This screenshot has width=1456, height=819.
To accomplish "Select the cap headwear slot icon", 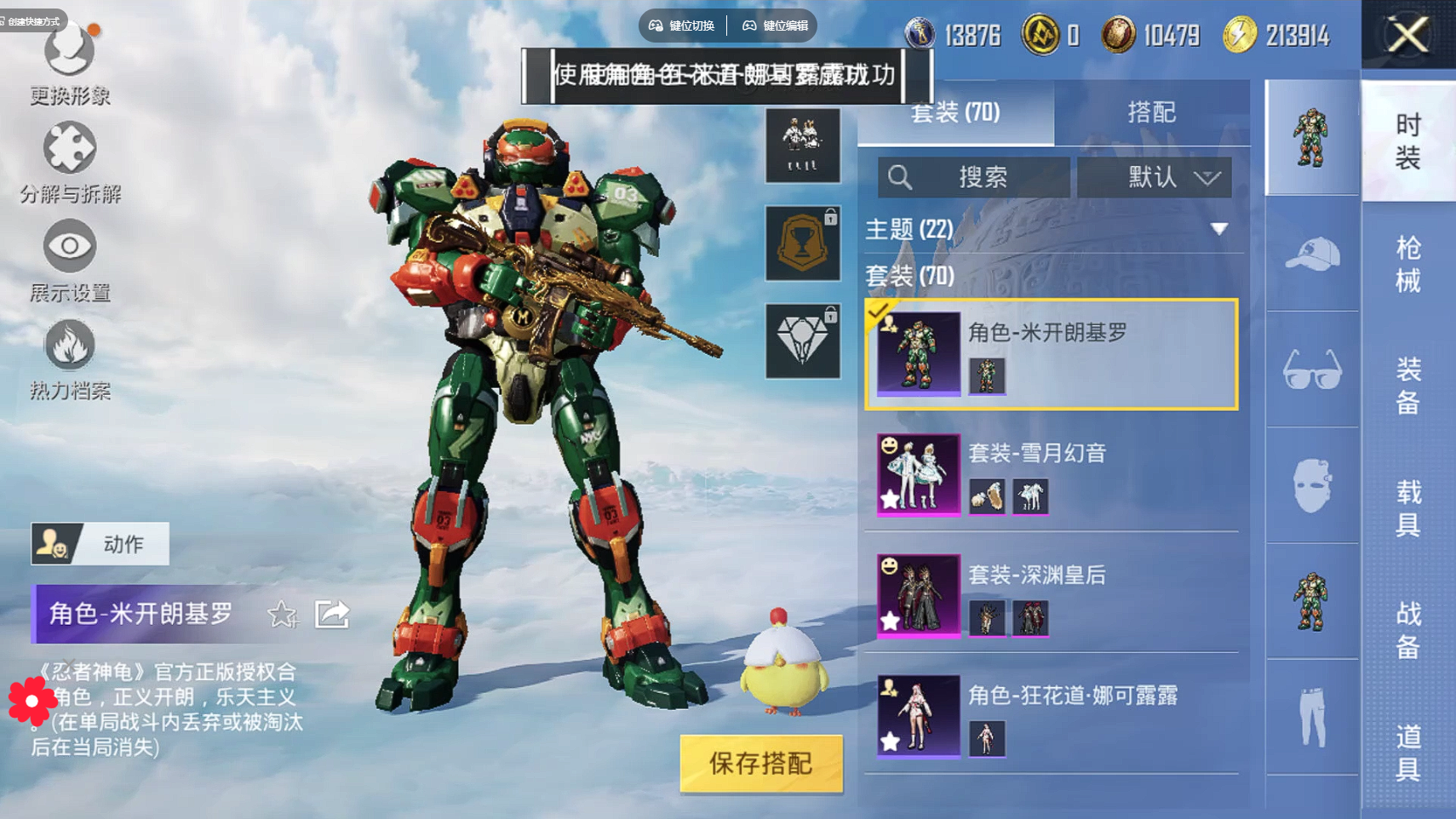I will pos(1312,255).
